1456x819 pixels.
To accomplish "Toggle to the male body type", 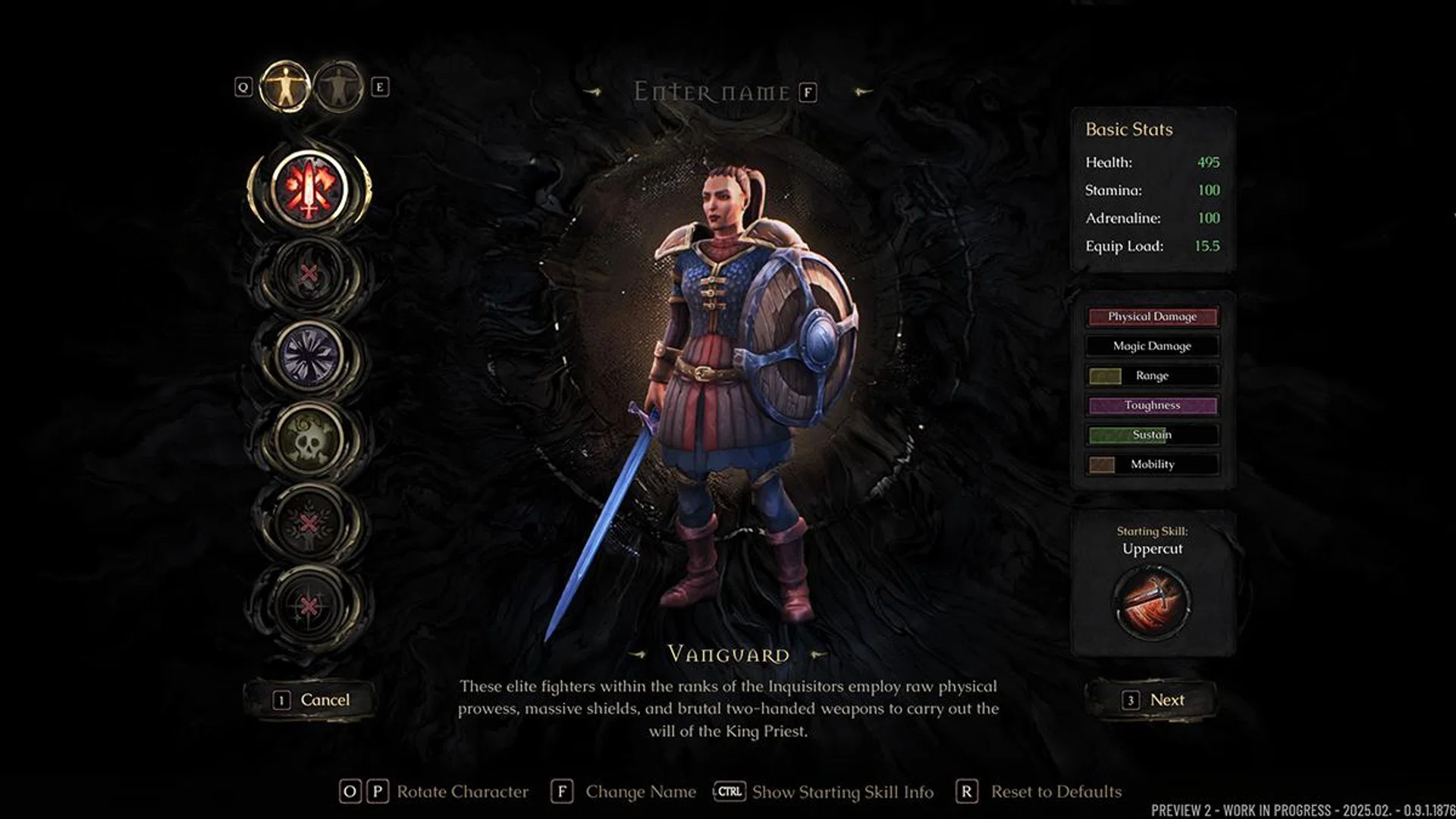I will click(x=339, y=87).
